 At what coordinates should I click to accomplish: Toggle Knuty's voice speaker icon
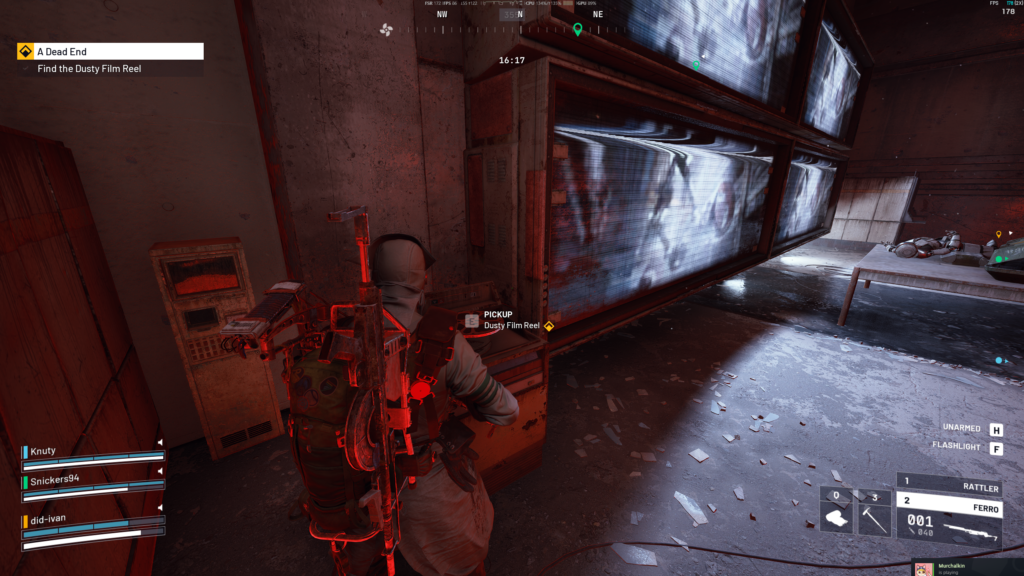click(159, 442)
